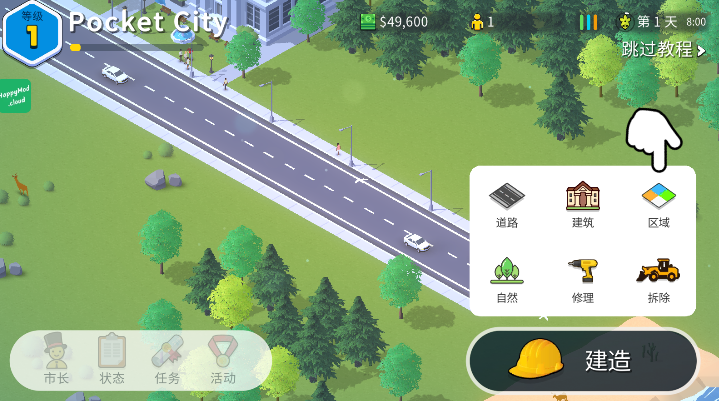Open the colored bars statistics icon
This screenshot has height=401, width=719.
pyautogui.click(x=588, y=21)
